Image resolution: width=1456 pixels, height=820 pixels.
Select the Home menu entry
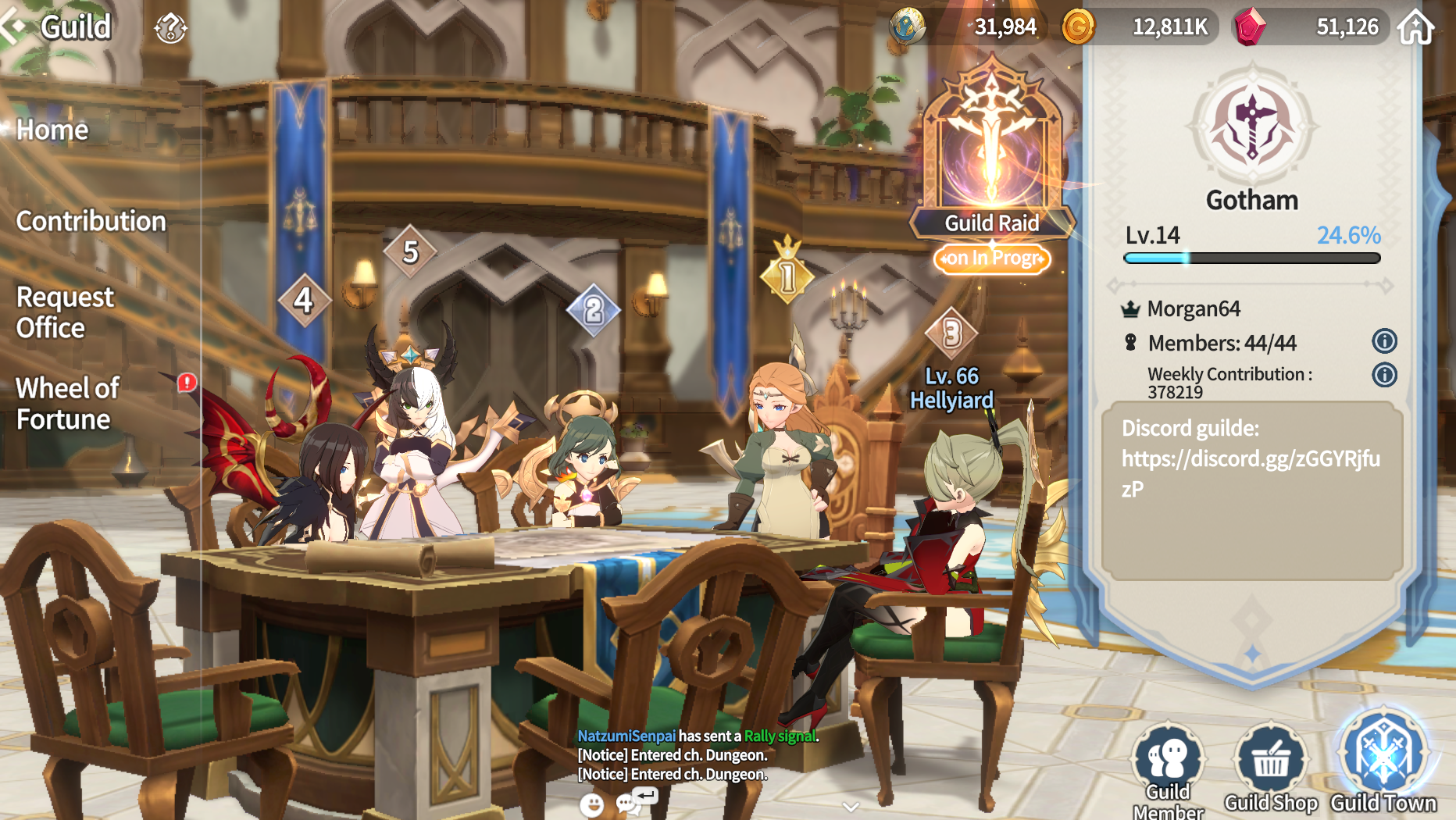52,130
